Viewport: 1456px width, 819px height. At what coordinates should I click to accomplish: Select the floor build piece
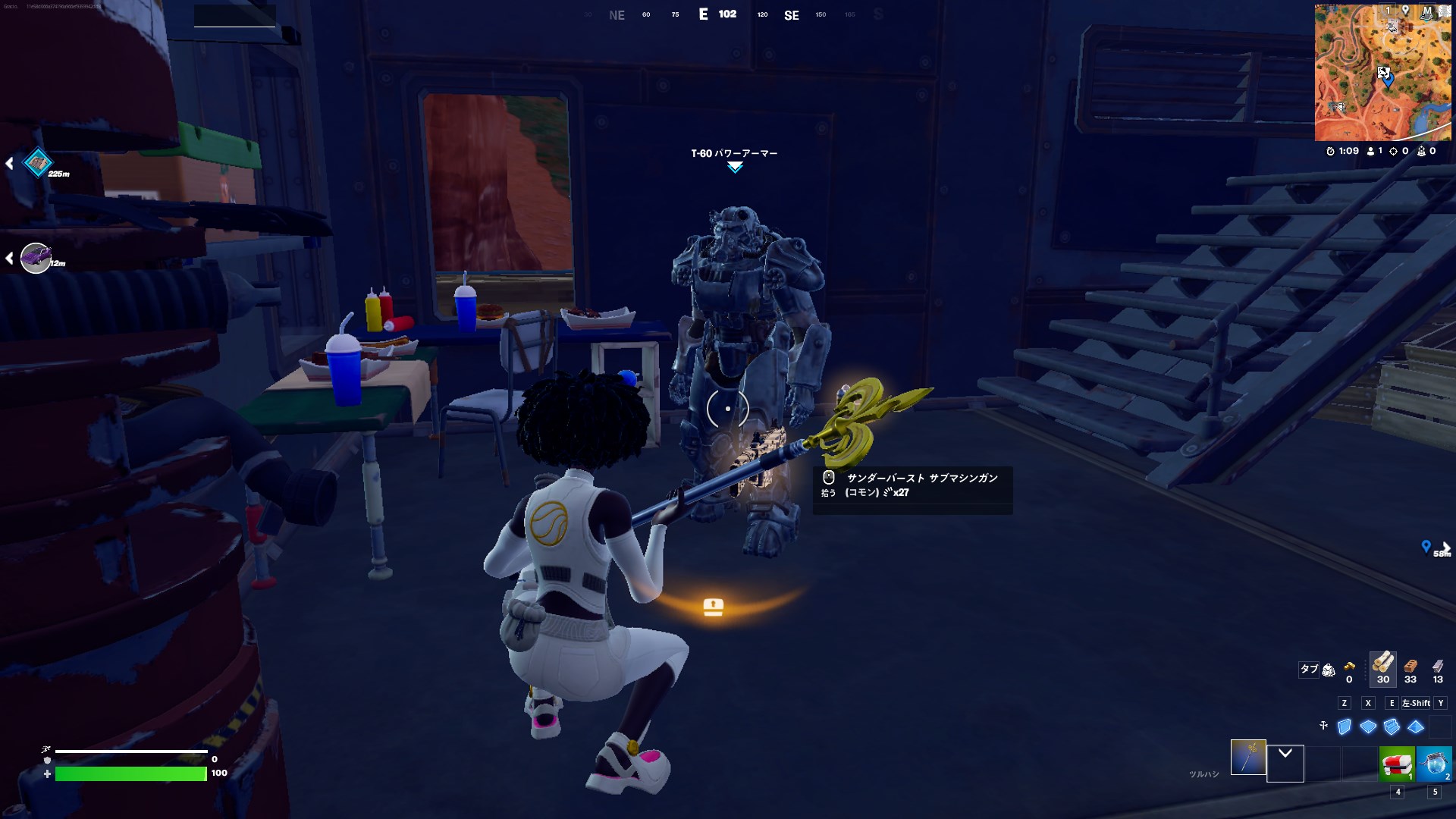click(x=1368, y=726)
